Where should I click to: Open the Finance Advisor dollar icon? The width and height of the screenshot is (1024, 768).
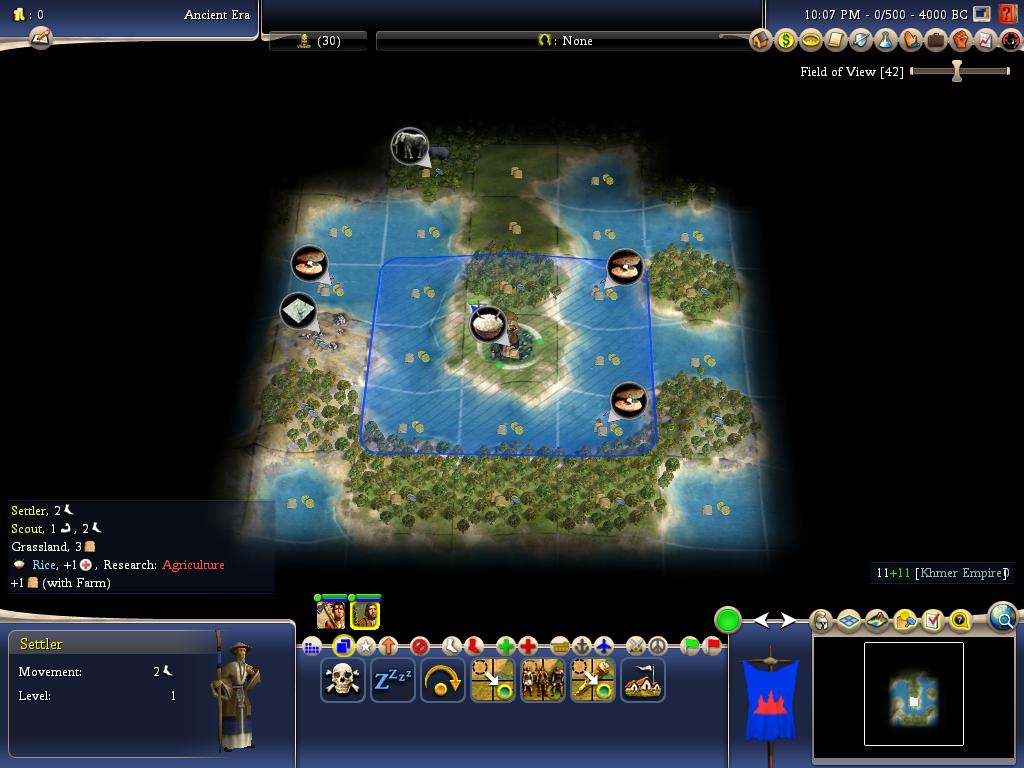786,40
